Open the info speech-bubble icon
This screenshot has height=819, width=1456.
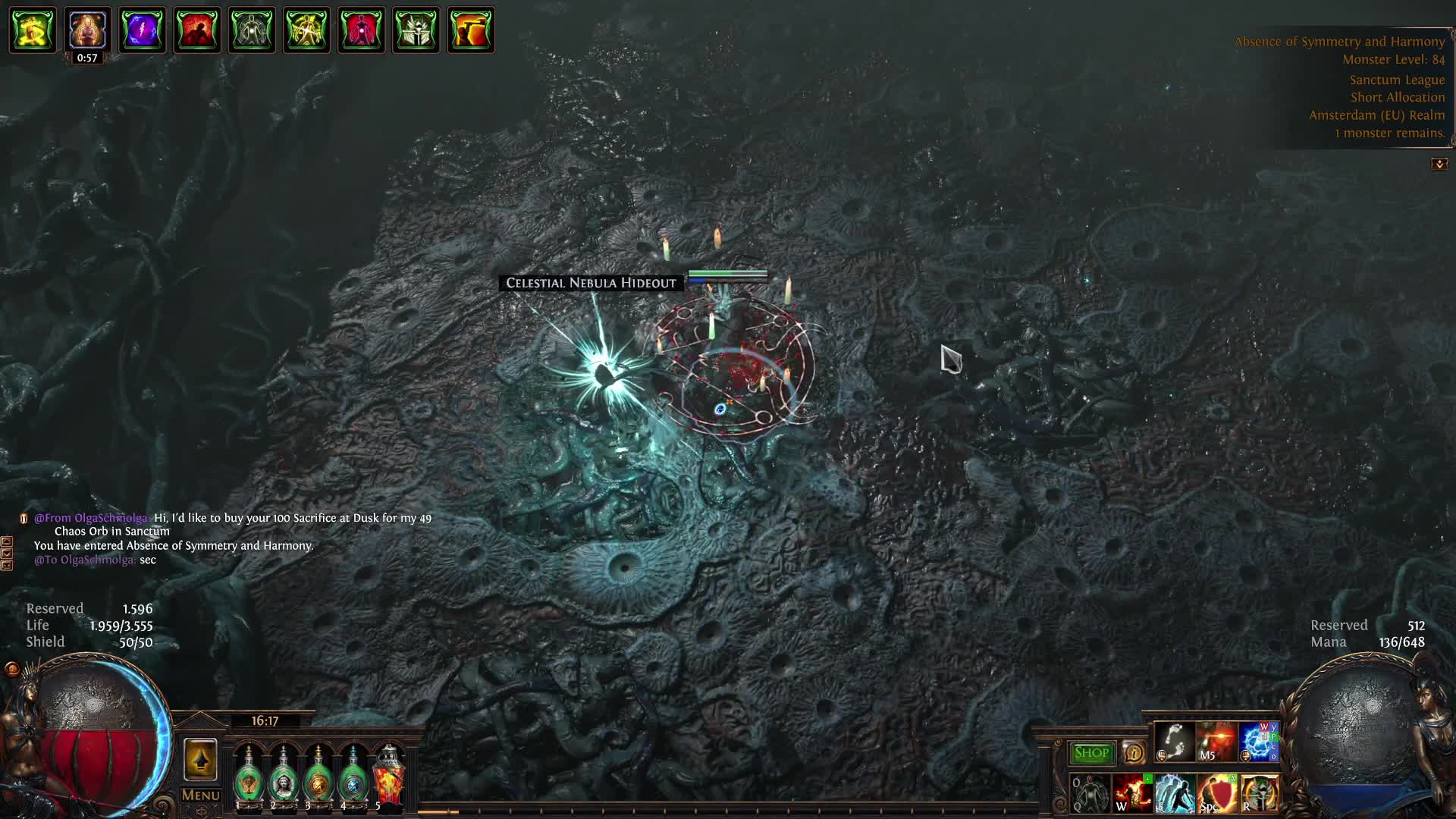click(1134, 753)
